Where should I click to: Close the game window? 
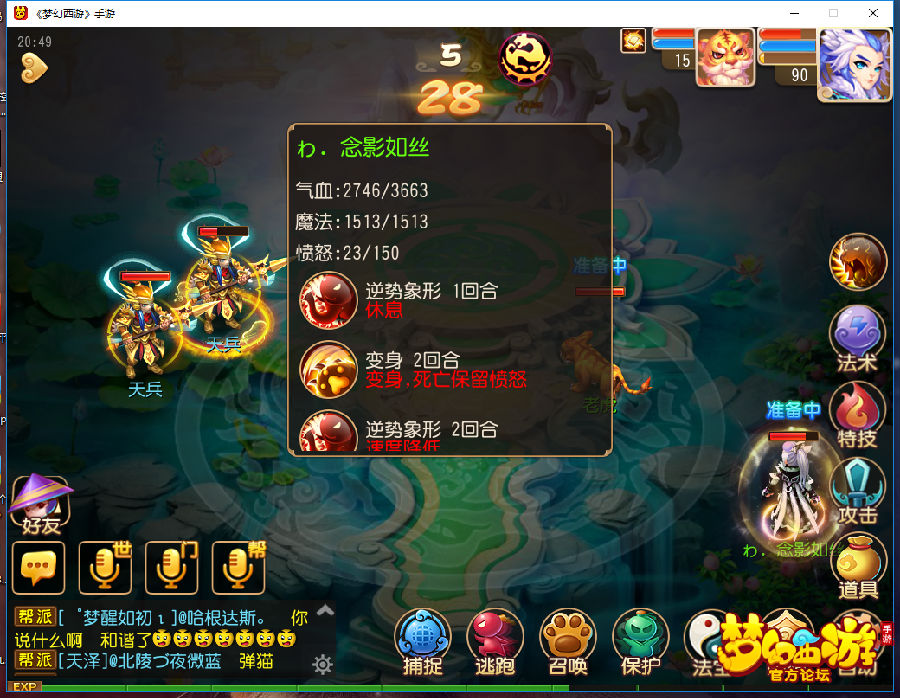coord(873,13)
